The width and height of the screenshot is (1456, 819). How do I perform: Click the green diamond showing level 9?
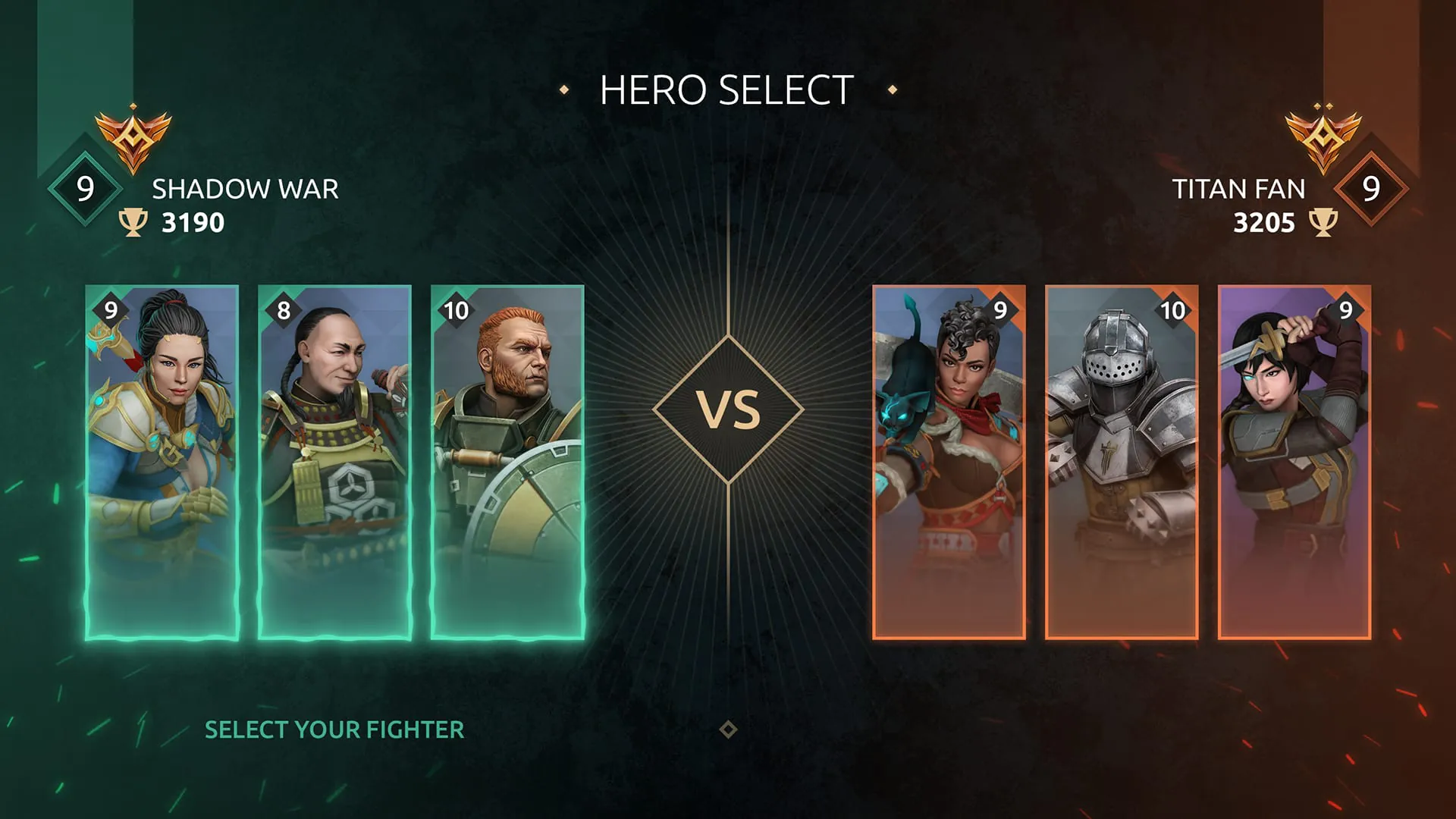point(84,186)
